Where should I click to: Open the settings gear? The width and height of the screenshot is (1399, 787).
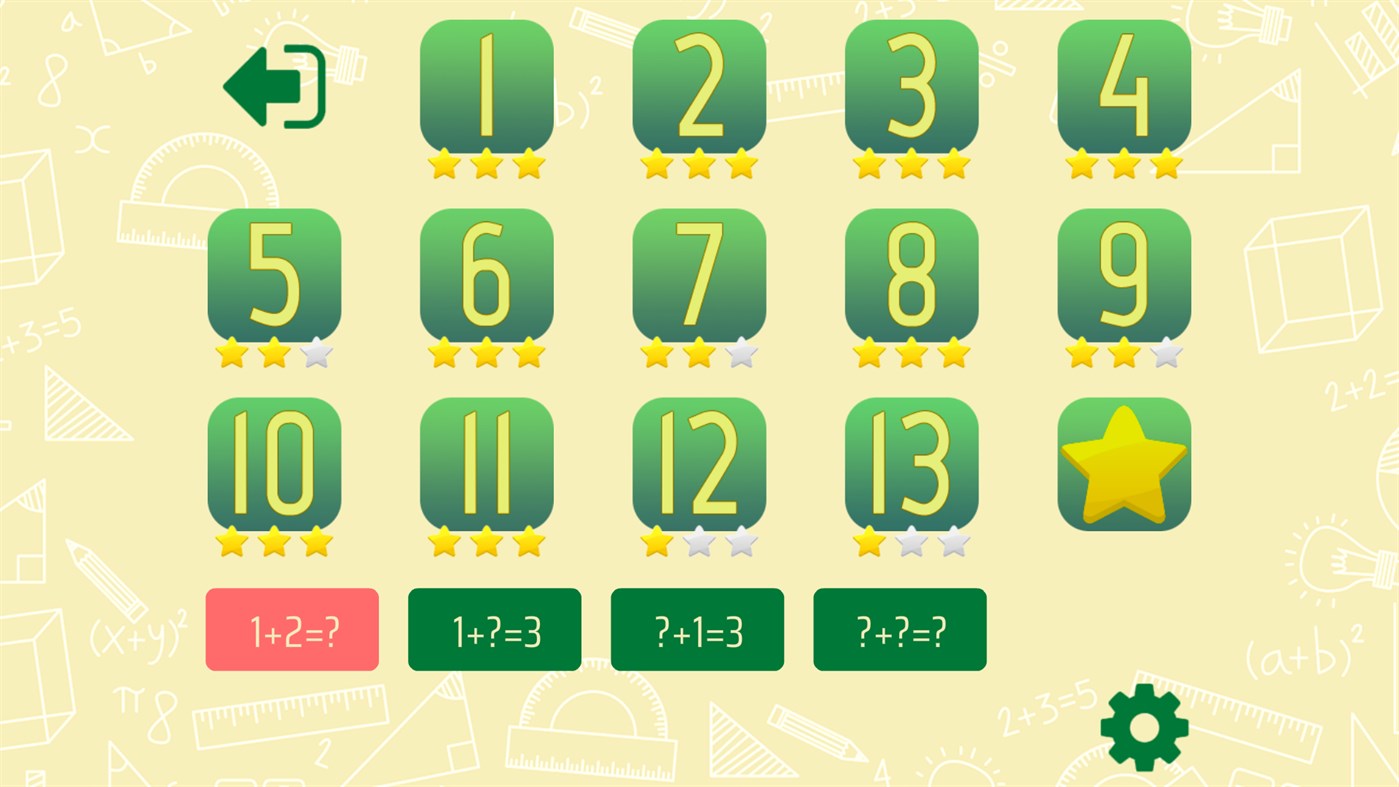[x=1144, y=728]
